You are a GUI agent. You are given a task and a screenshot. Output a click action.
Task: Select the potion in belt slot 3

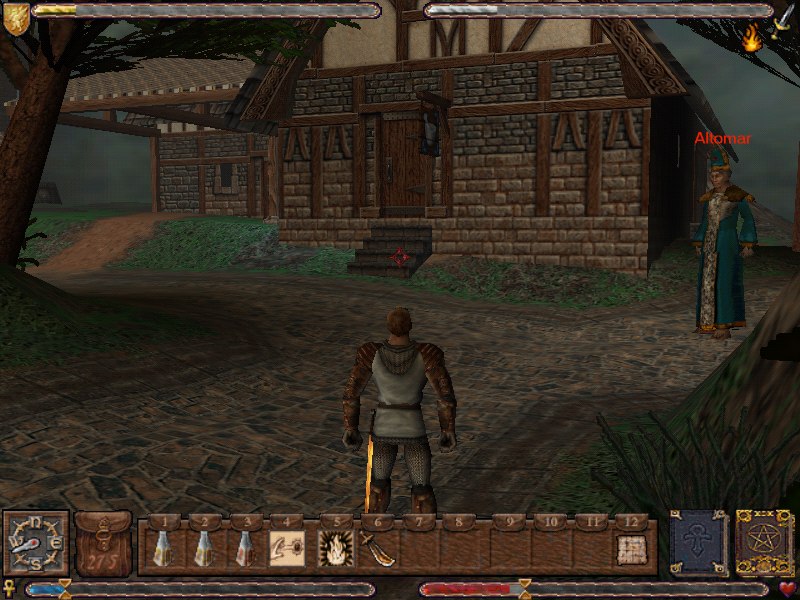click(243, 548)
